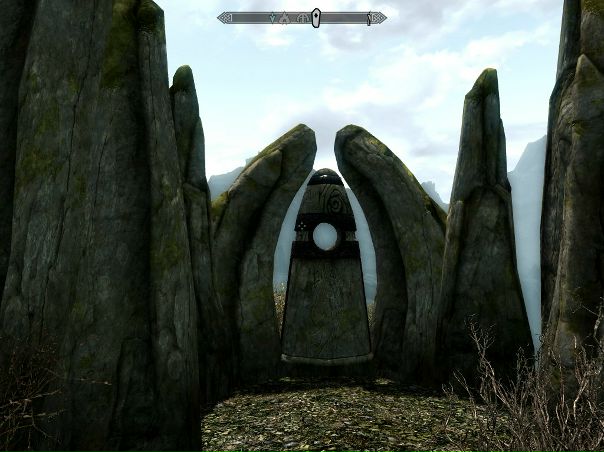This screenshot has width=604, height=452.
Task: Click the downward quest arrow on the compass
Action: (272, 18)
